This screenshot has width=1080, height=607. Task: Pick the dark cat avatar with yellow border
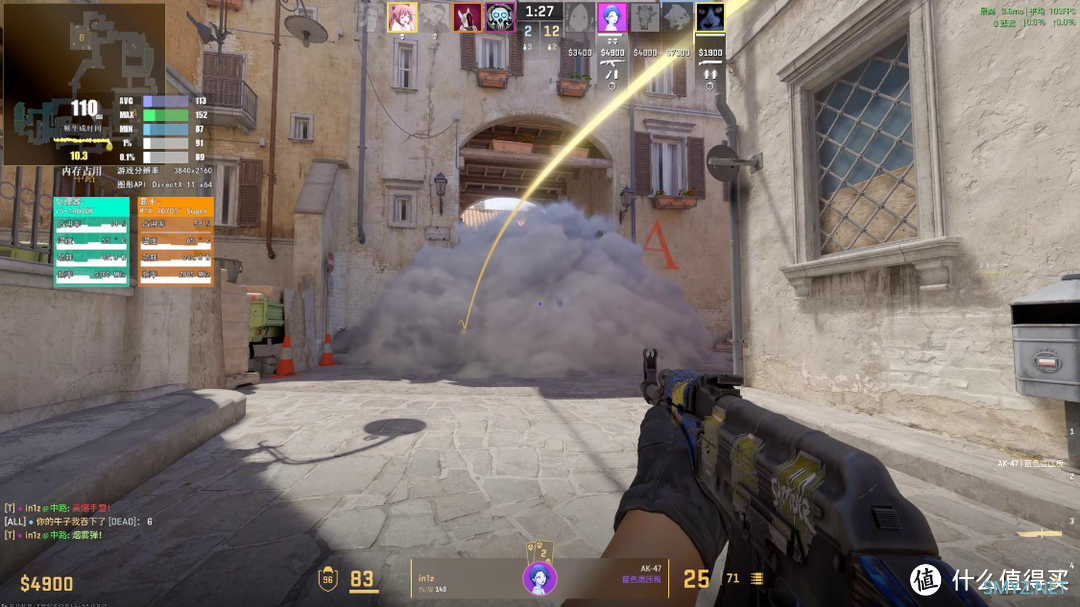point(710,17)
